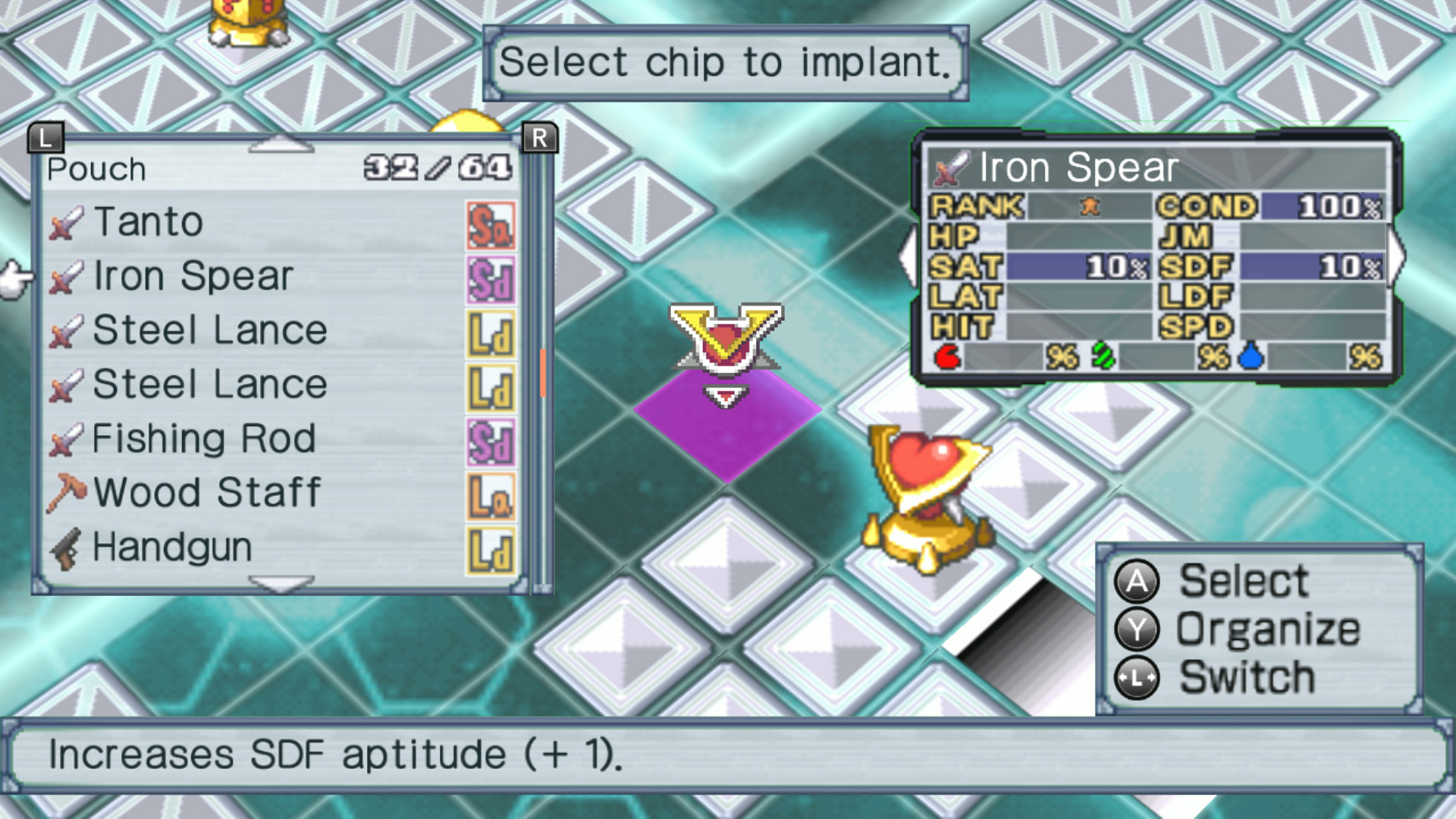Choose the Handgun chip

172,548
